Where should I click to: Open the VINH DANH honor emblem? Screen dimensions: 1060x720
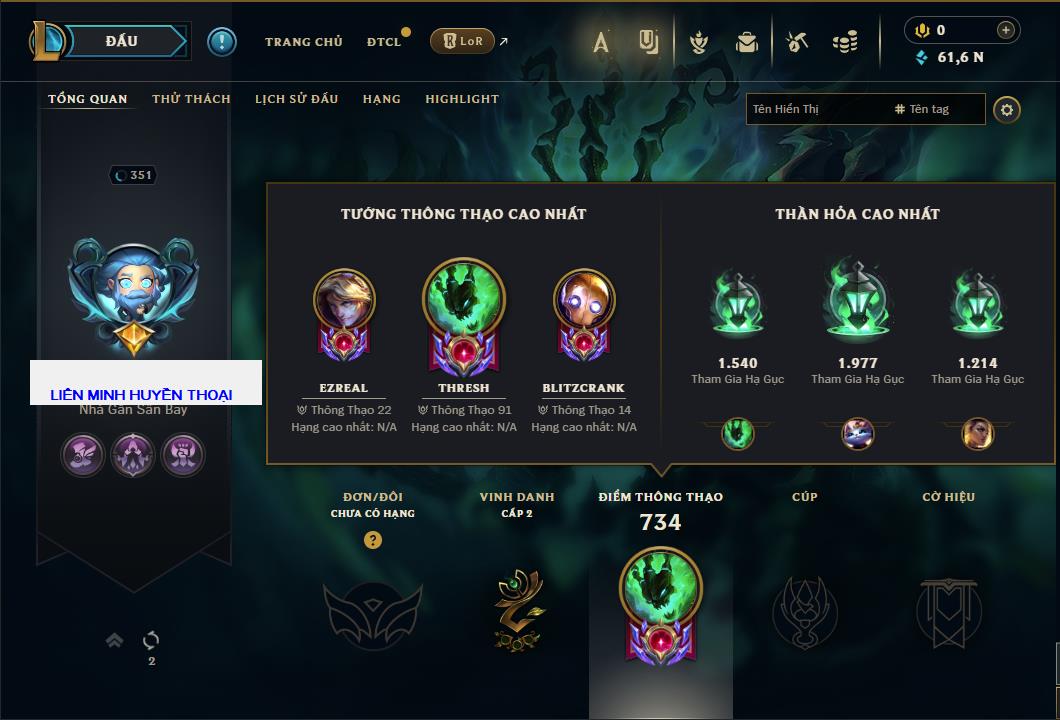pyautogui.click(x=517, y=603)
